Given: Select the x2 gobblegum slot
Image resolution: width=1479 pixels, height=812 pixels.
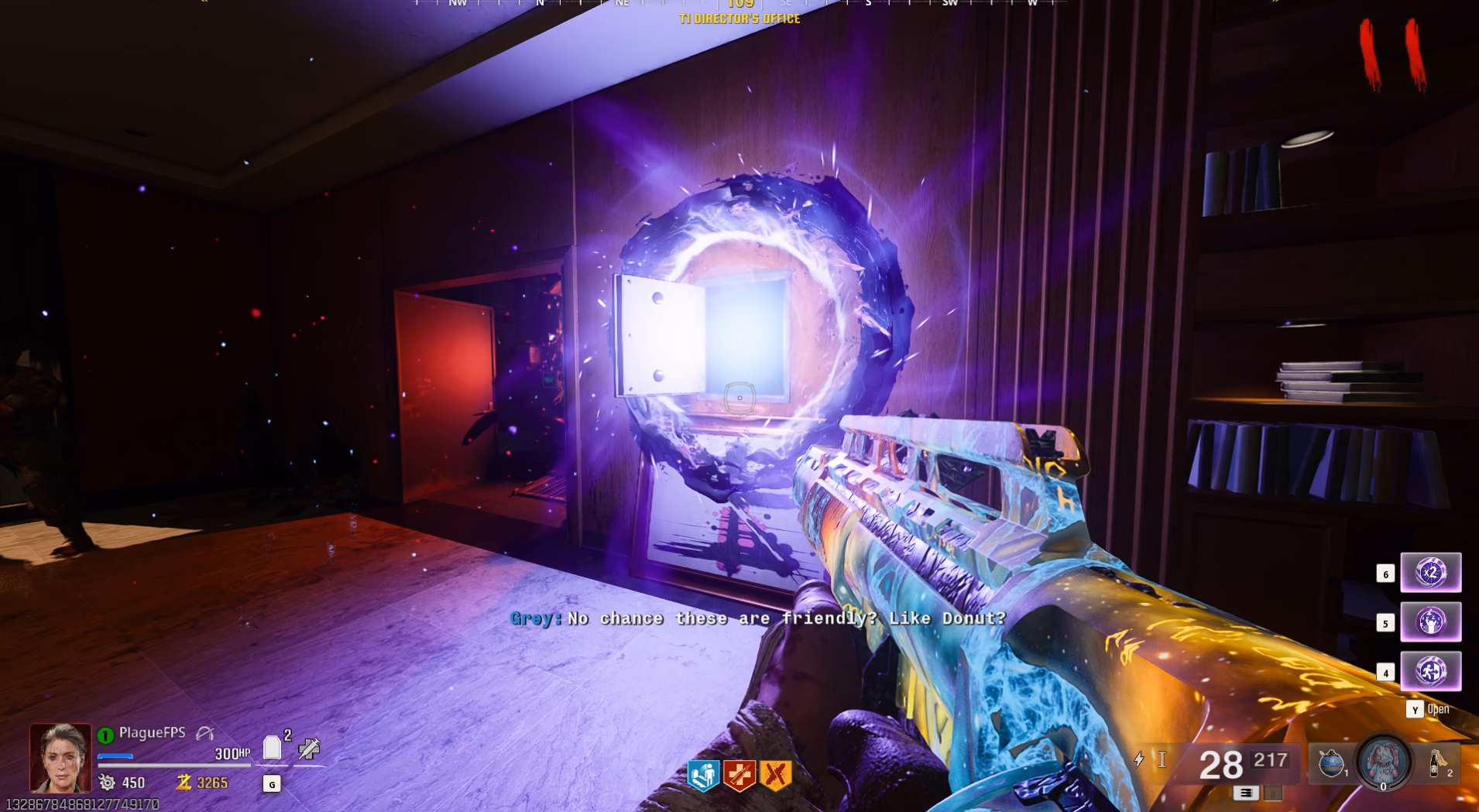Looking at the screenshot, I should tap(1430, 573).
